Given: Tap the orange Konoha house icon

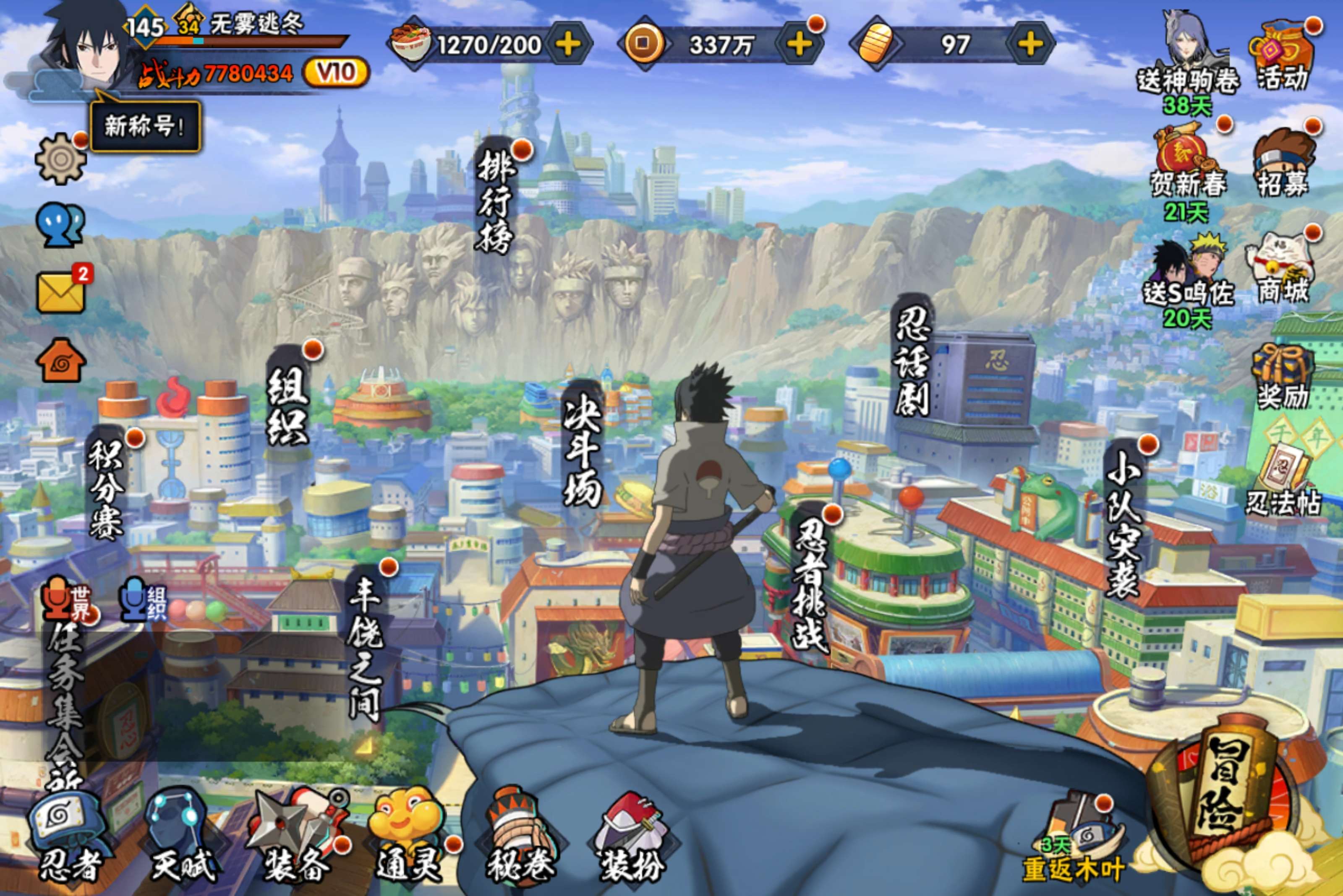Looking at the screenshot, I should point(60,361).
